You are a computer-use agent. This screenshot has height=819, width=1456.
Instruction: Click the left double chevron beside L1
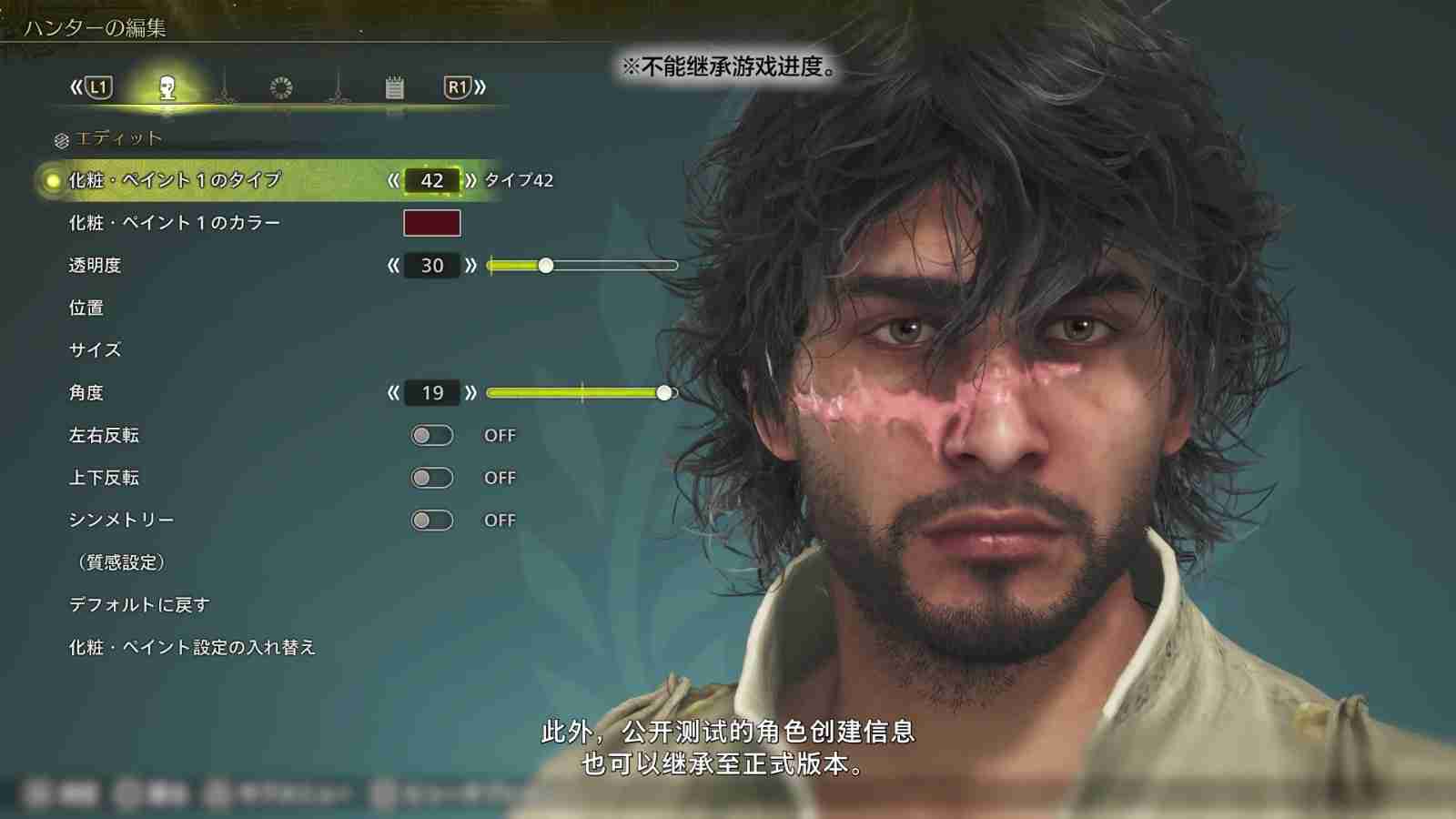(76, 86)
